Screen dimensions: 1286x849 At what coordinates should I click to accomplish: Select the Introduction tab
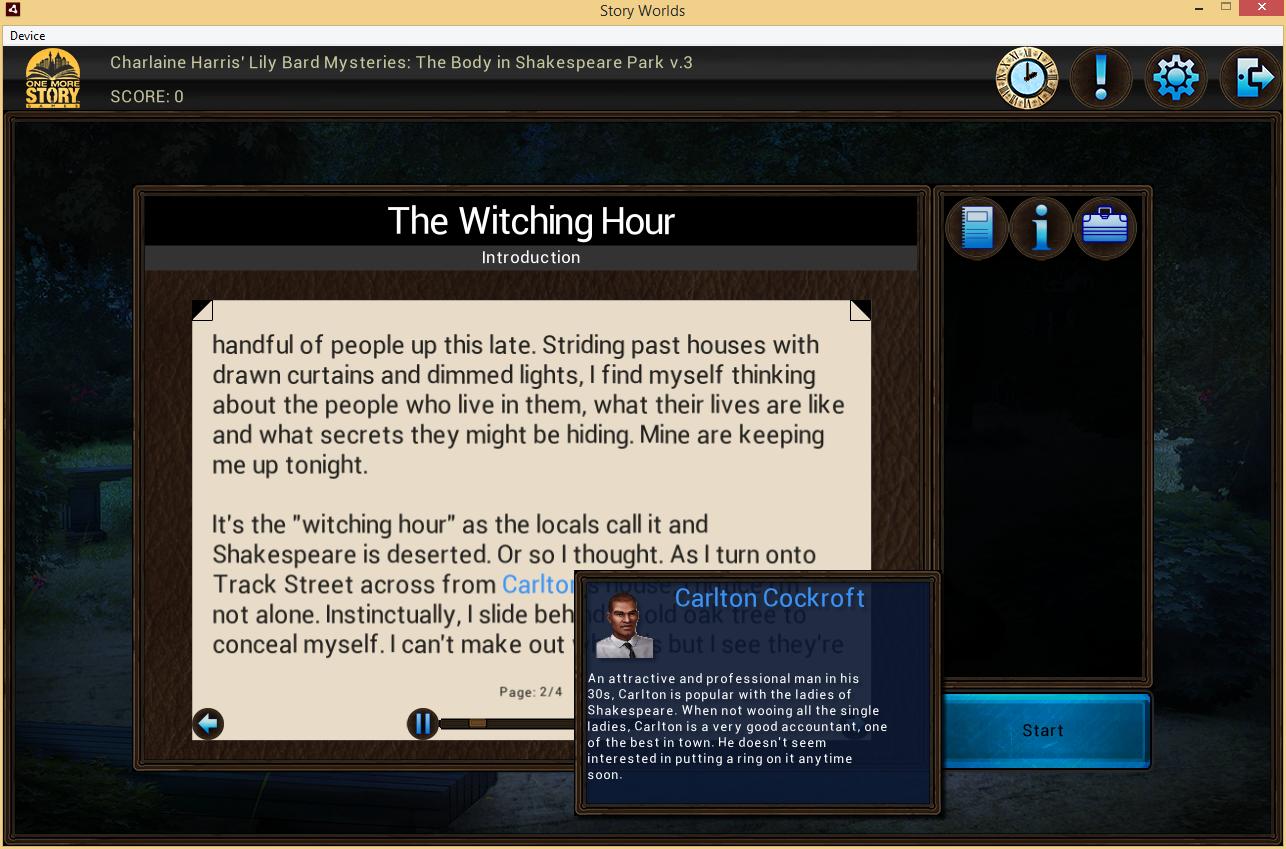(x=531, y=257)
